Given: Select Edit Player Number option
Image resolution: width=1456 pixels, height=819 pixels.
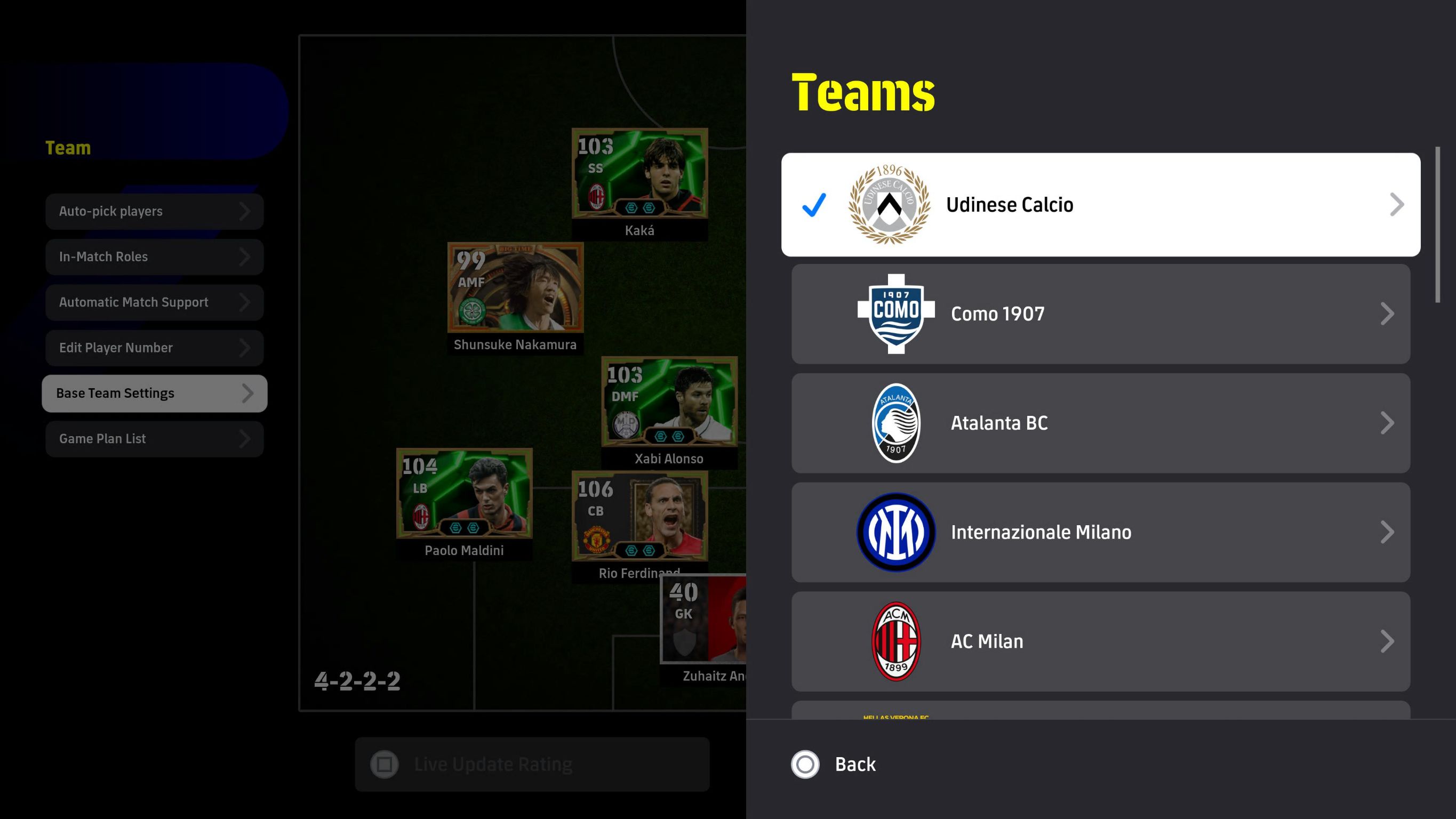Looking at the screenshot, I should tap(154, 348).
